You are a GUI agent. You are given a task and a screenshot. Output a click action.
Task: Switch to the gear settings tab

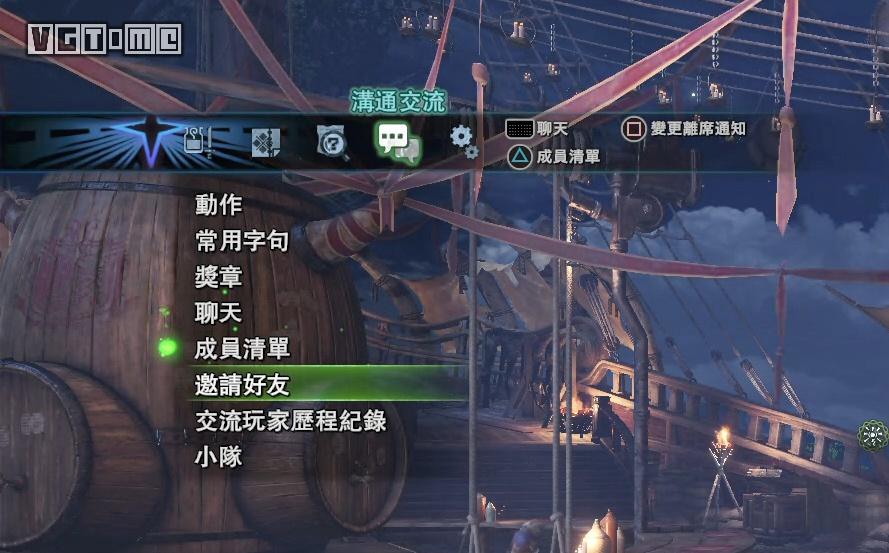tap(463, 141)
